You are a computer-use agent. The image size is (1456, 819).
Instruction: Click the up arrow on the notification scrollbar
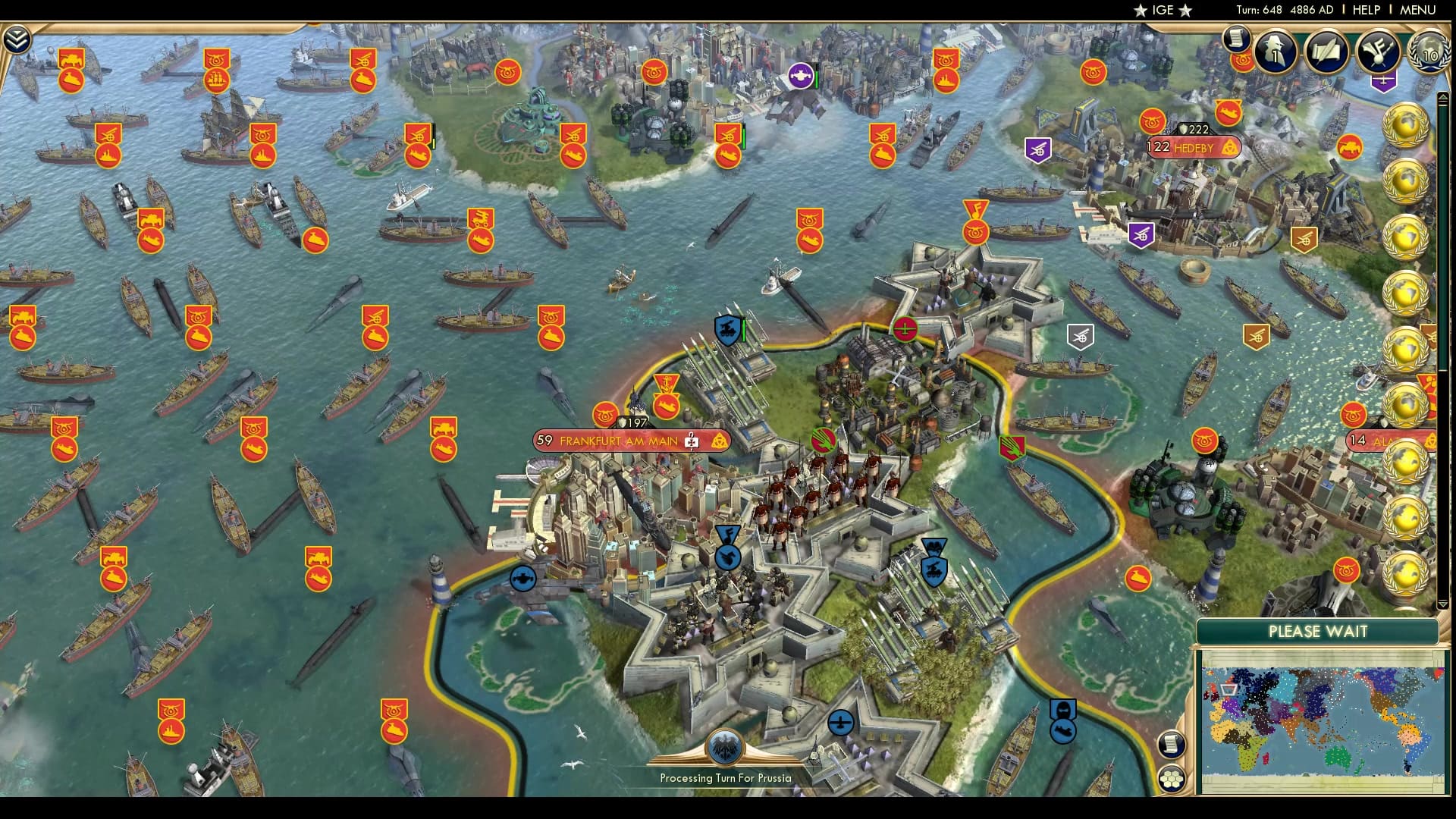pyautogui.click(x=1443, y=97)
